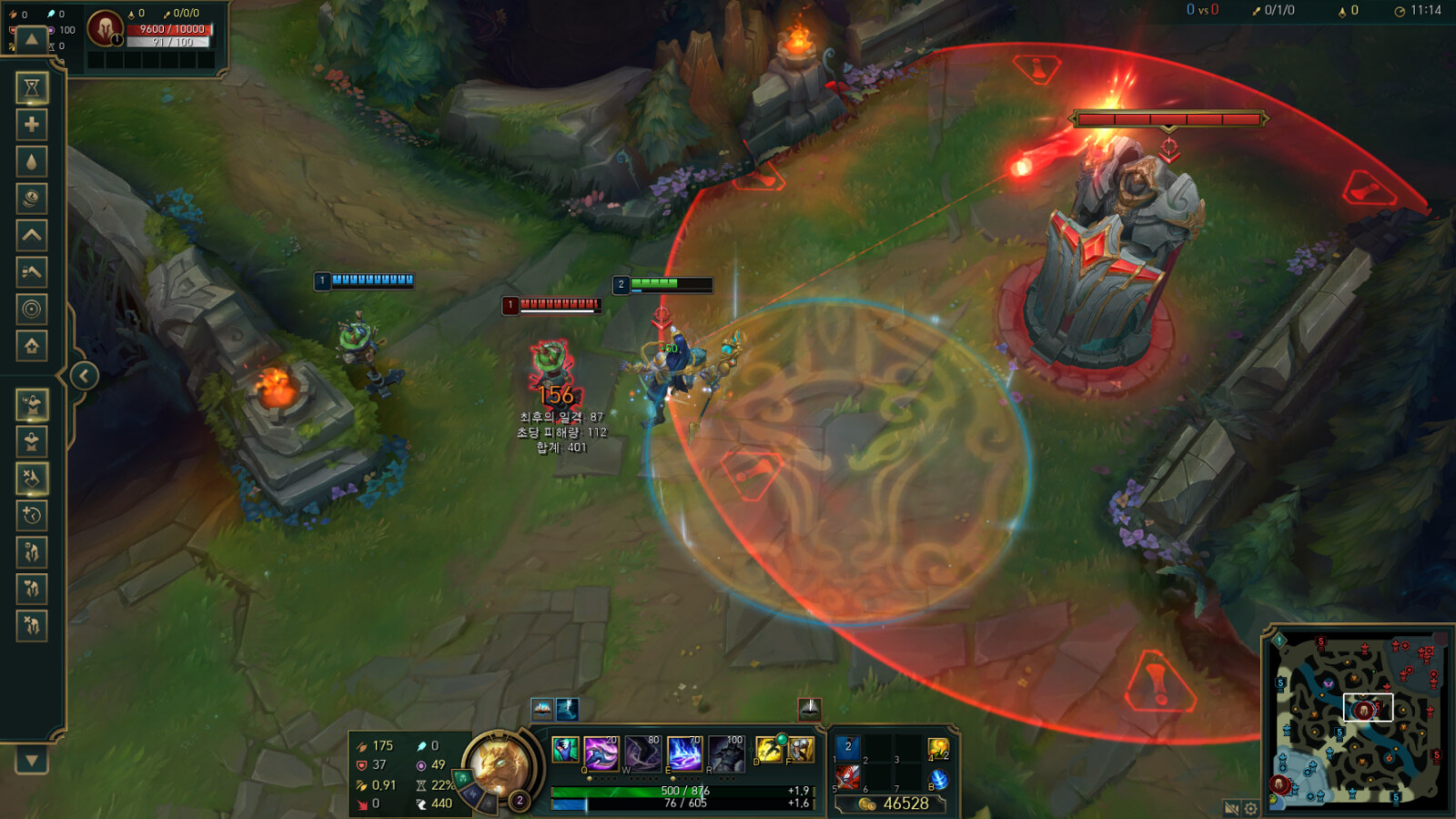The image size is (1456, 819).
Task: Use the F summoner spell
Action: (x=801, y=750)
